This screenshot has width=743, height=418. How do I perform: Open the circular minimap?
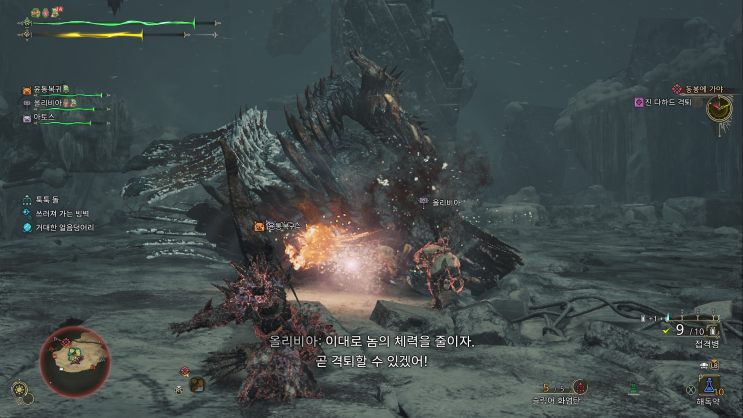point(73,360)
